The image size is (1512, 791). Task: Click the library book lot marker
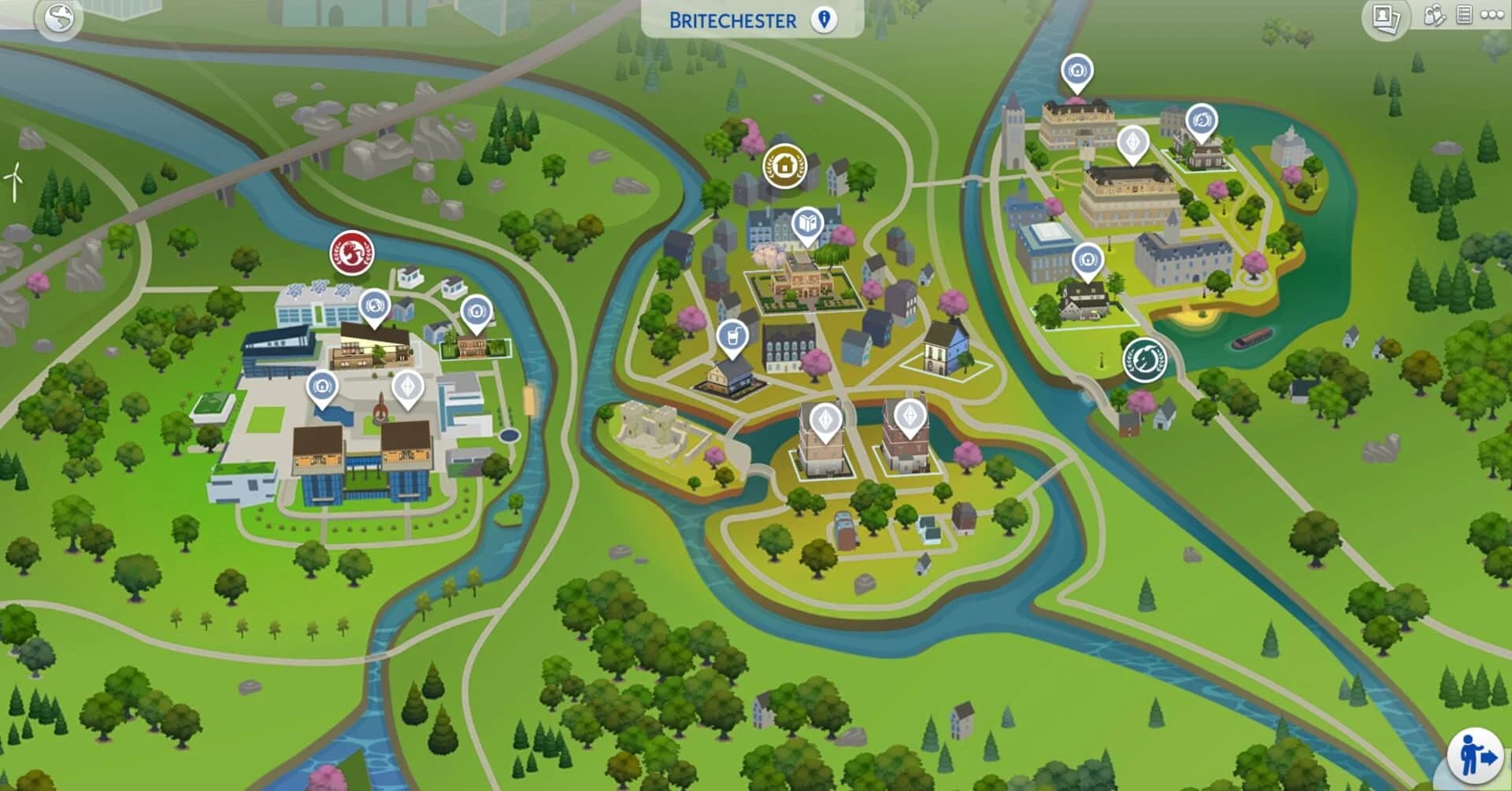click(808, 223)
